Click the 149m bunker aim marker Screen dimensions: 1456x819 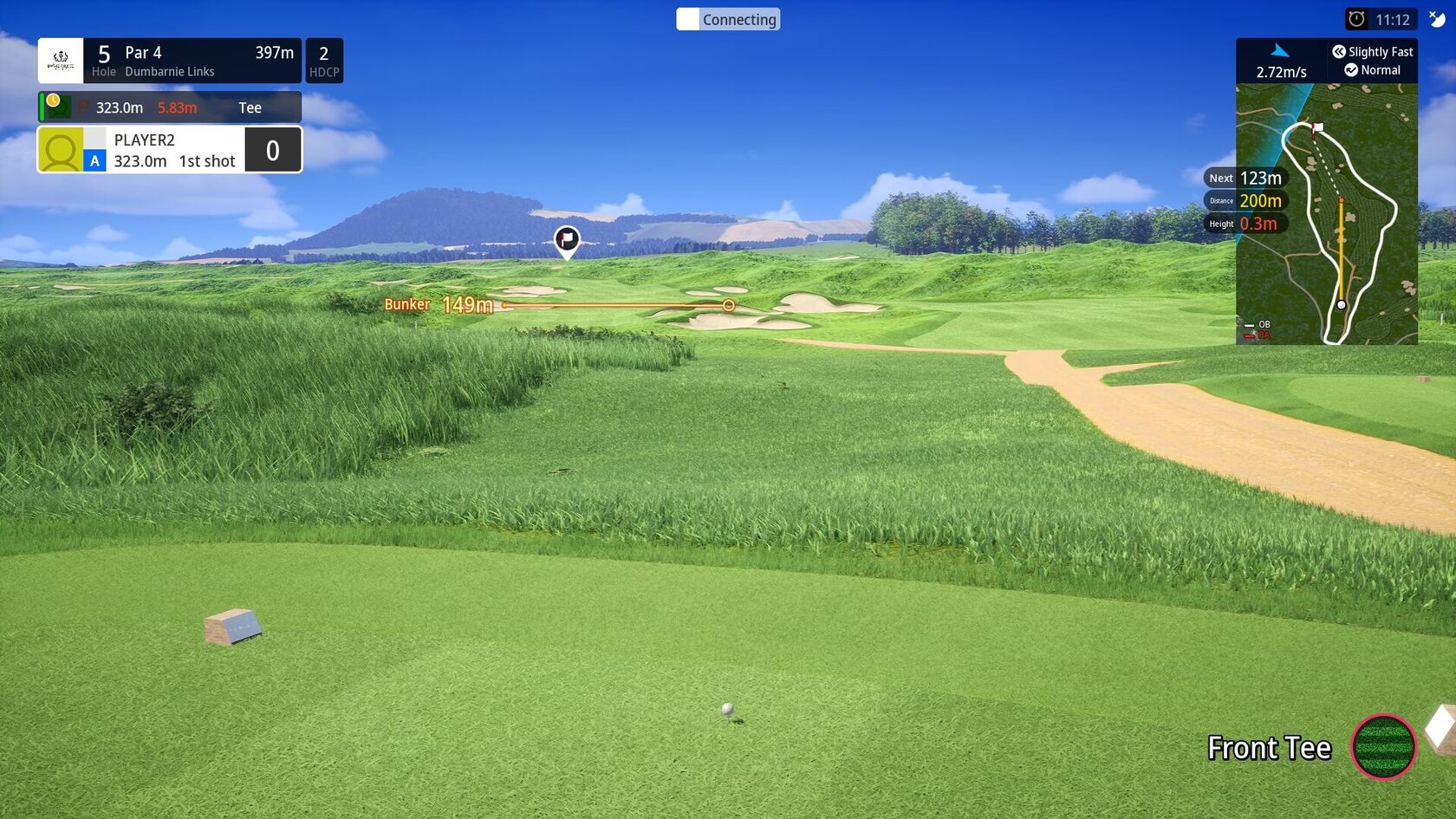coord(728,305)
